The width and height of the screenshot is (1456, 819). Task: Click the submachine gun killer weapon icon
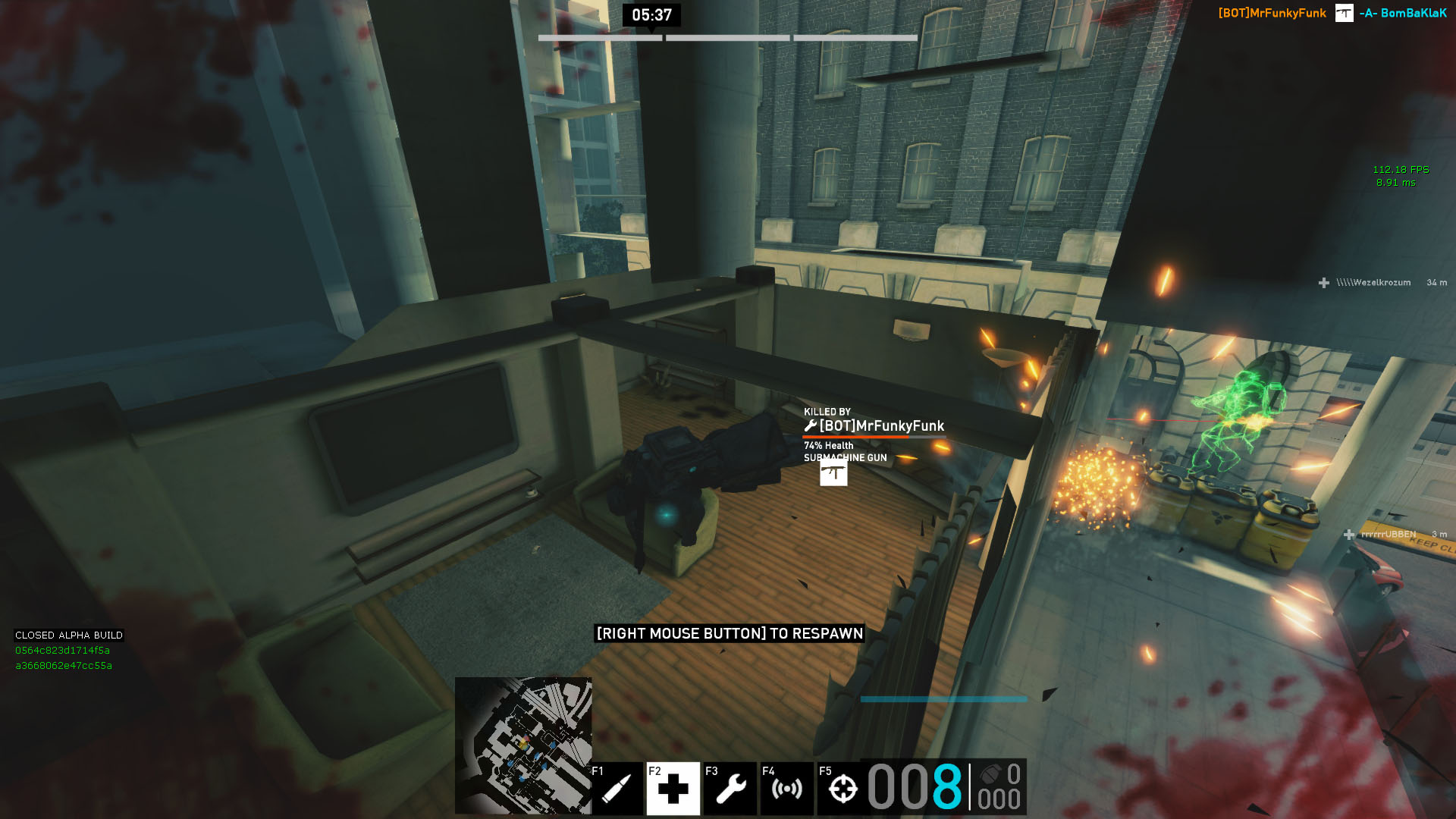coord(833,473)
